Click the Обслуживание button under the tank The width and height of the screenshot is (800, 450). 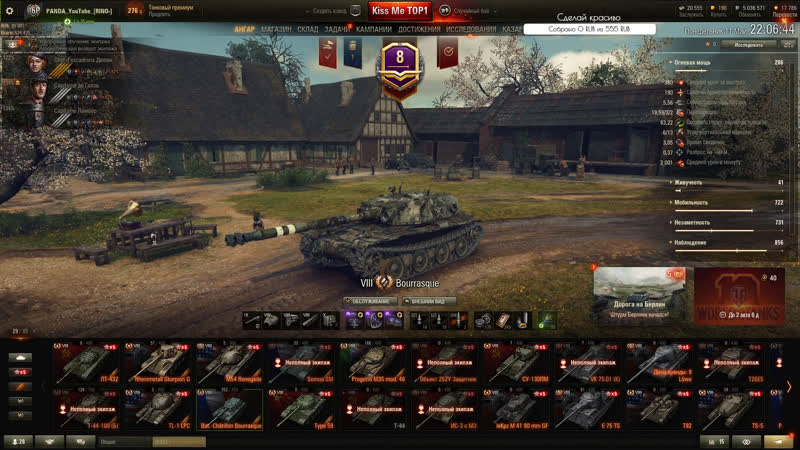pos(372,300)
